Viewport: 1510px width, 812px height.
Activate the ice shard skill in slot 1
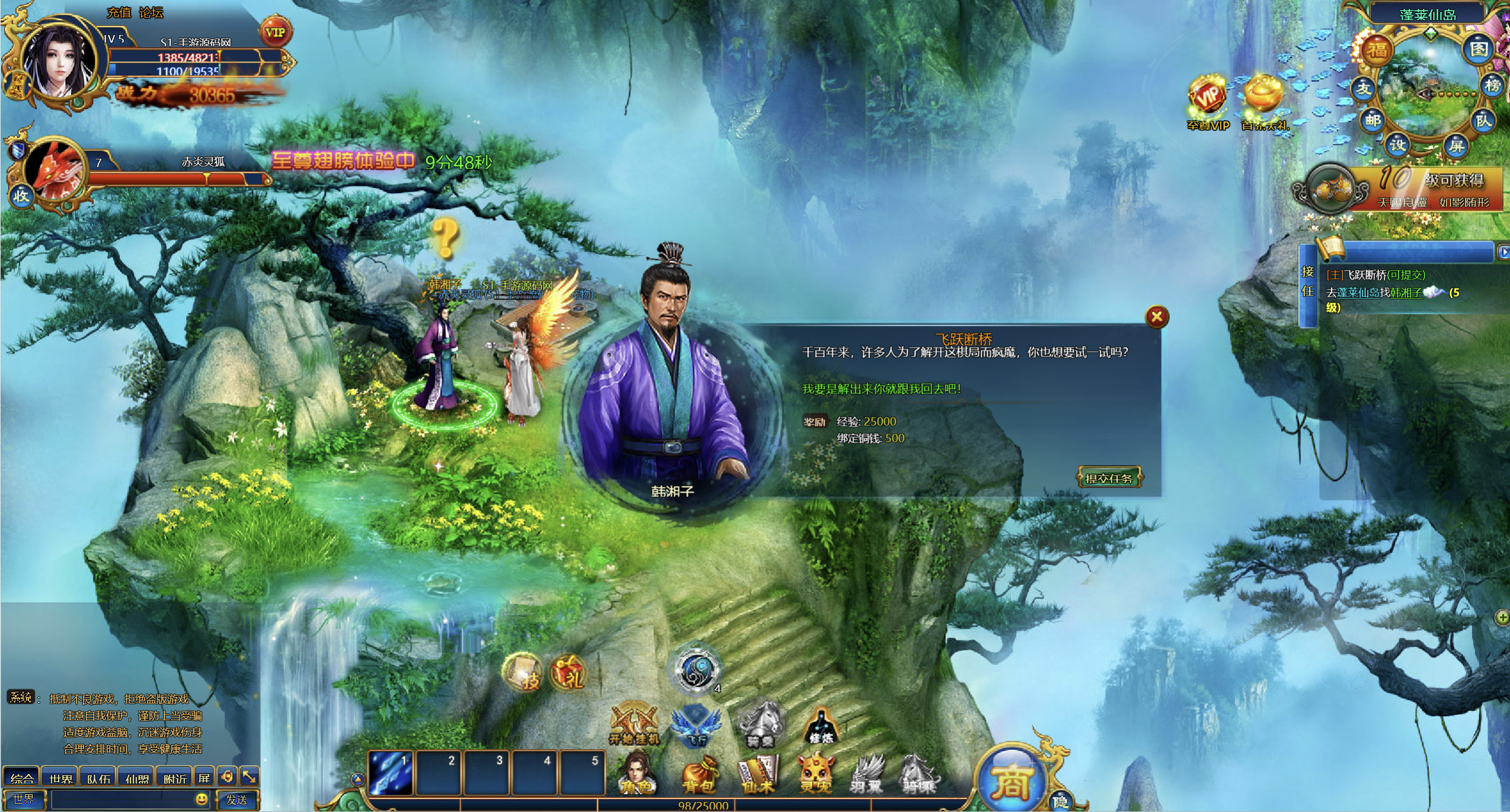click(x=391, y=772)
